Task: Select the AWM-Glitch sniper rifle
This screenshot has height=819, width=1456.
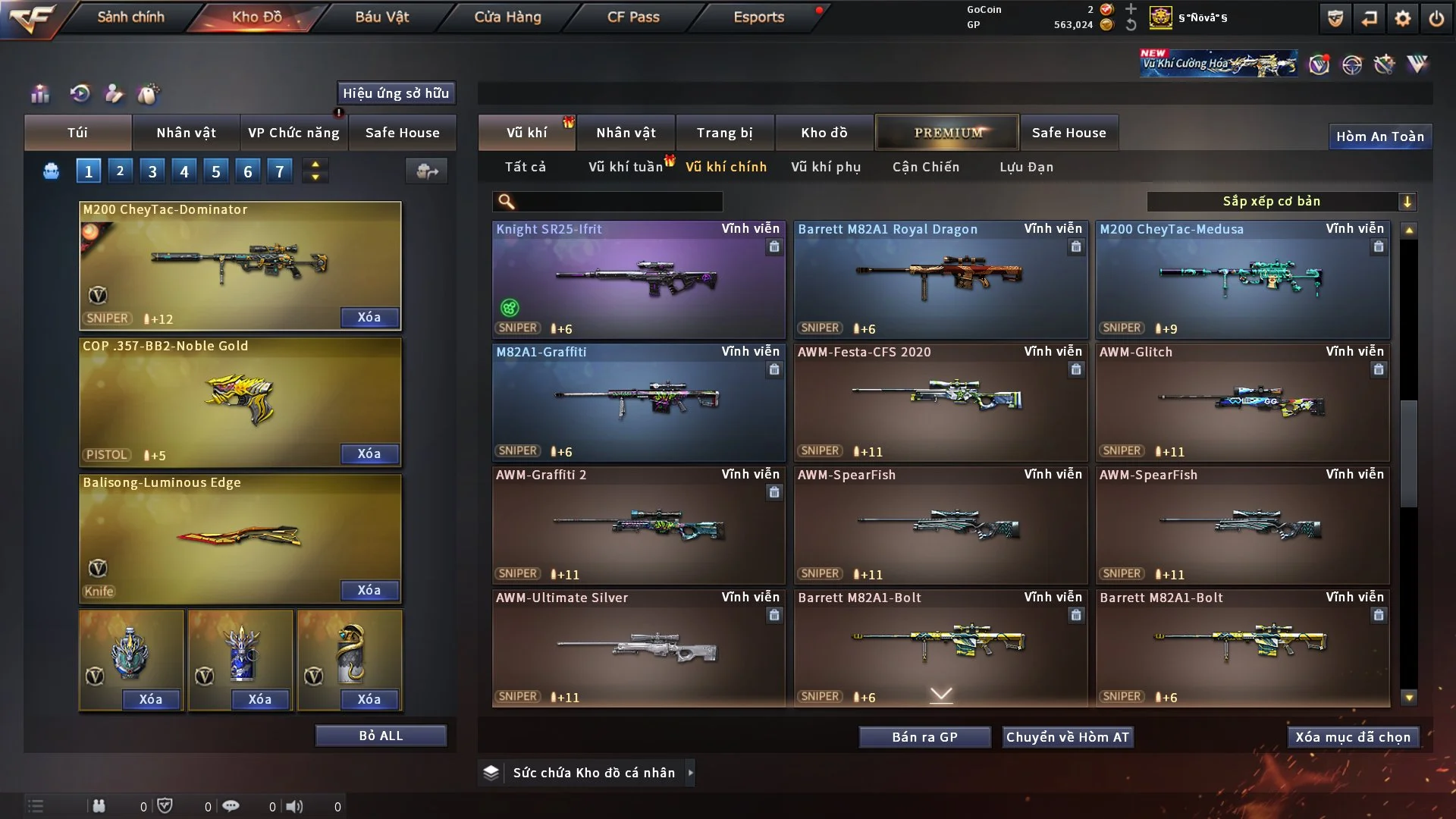Action: 1242,402
